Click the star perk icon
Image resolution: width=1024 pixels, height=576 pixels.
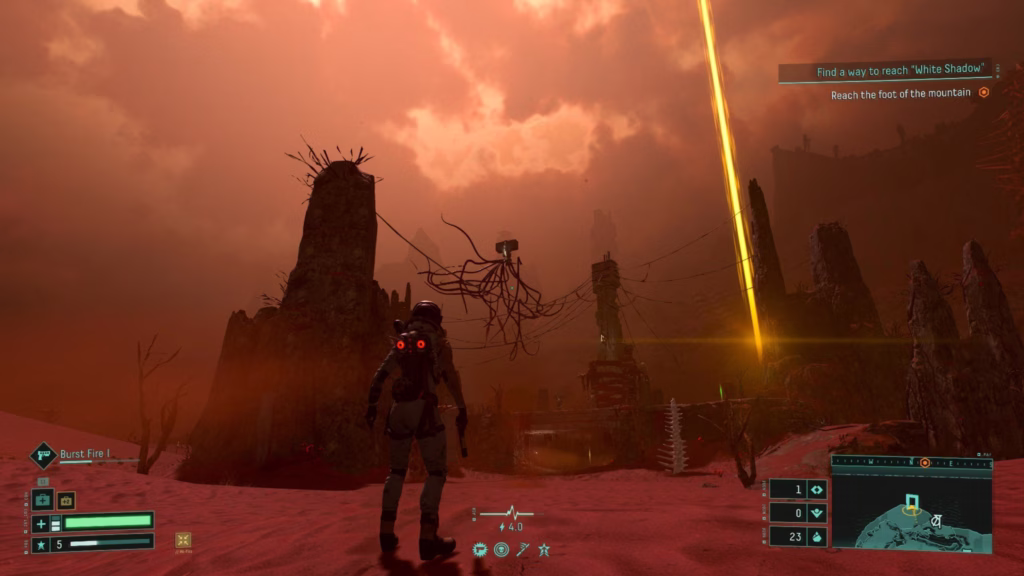tap(544, 549)
